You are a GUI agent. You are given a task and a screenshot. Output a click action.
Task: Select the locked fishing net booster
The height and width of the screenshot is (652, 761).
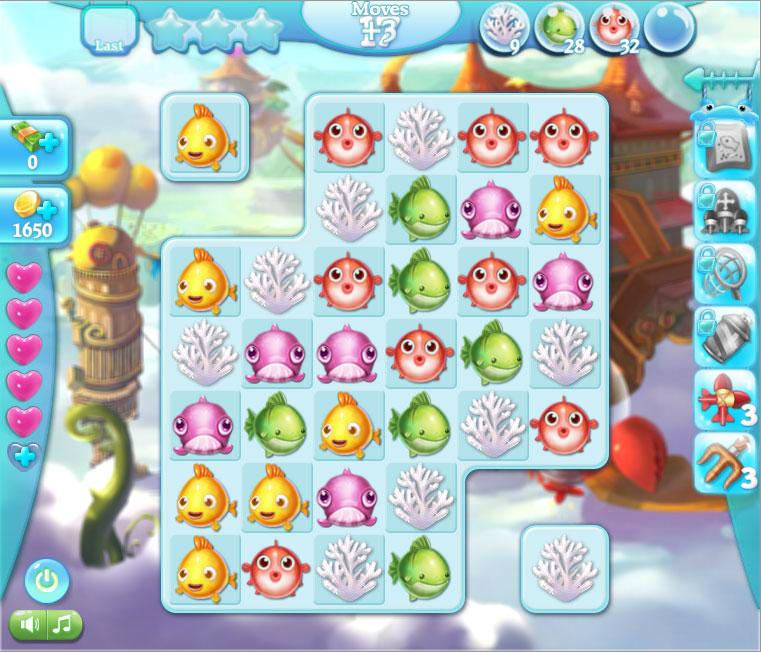point(723,274)
